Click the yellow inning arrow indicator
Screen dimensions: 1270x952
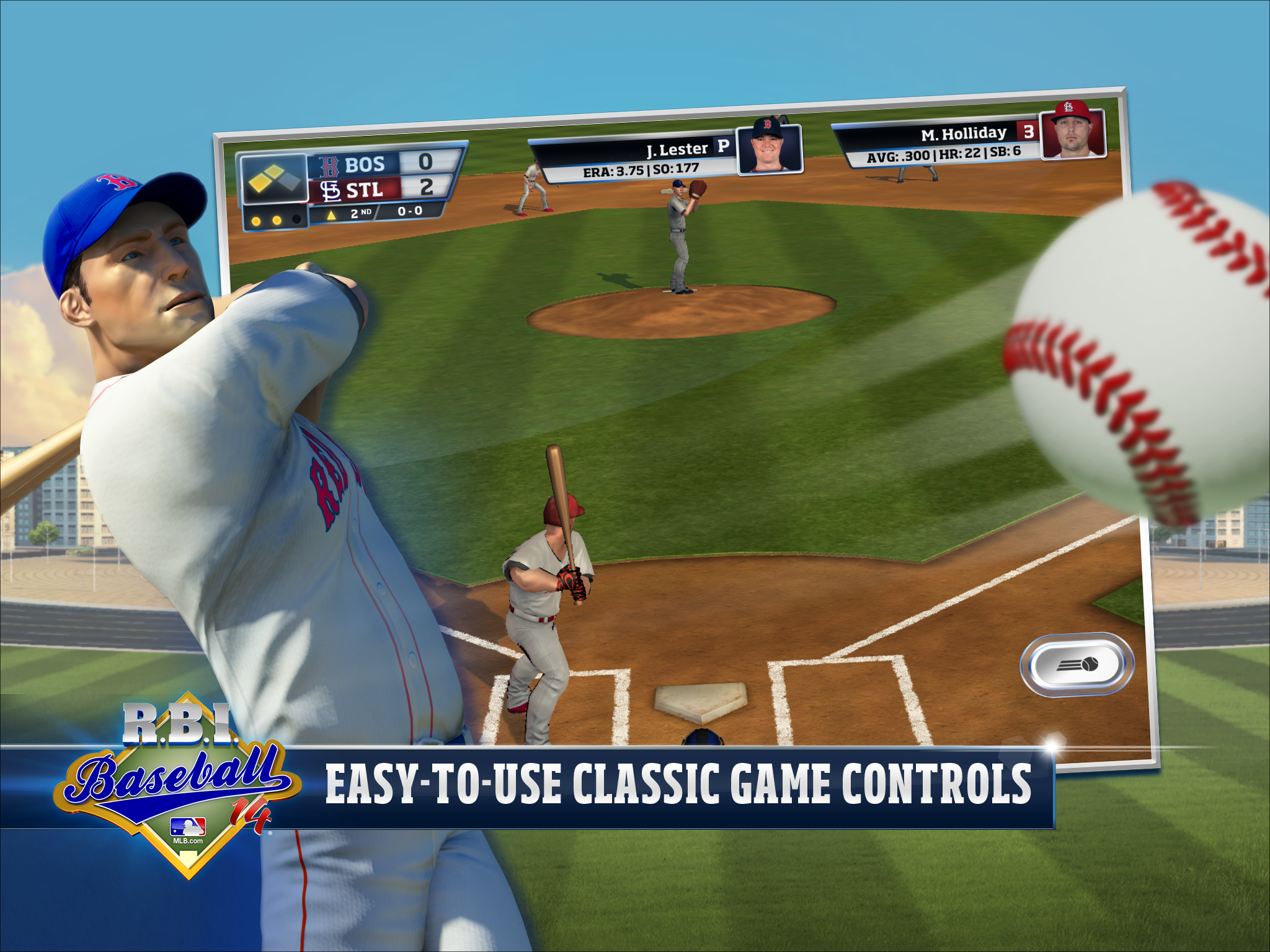[331, 216]
